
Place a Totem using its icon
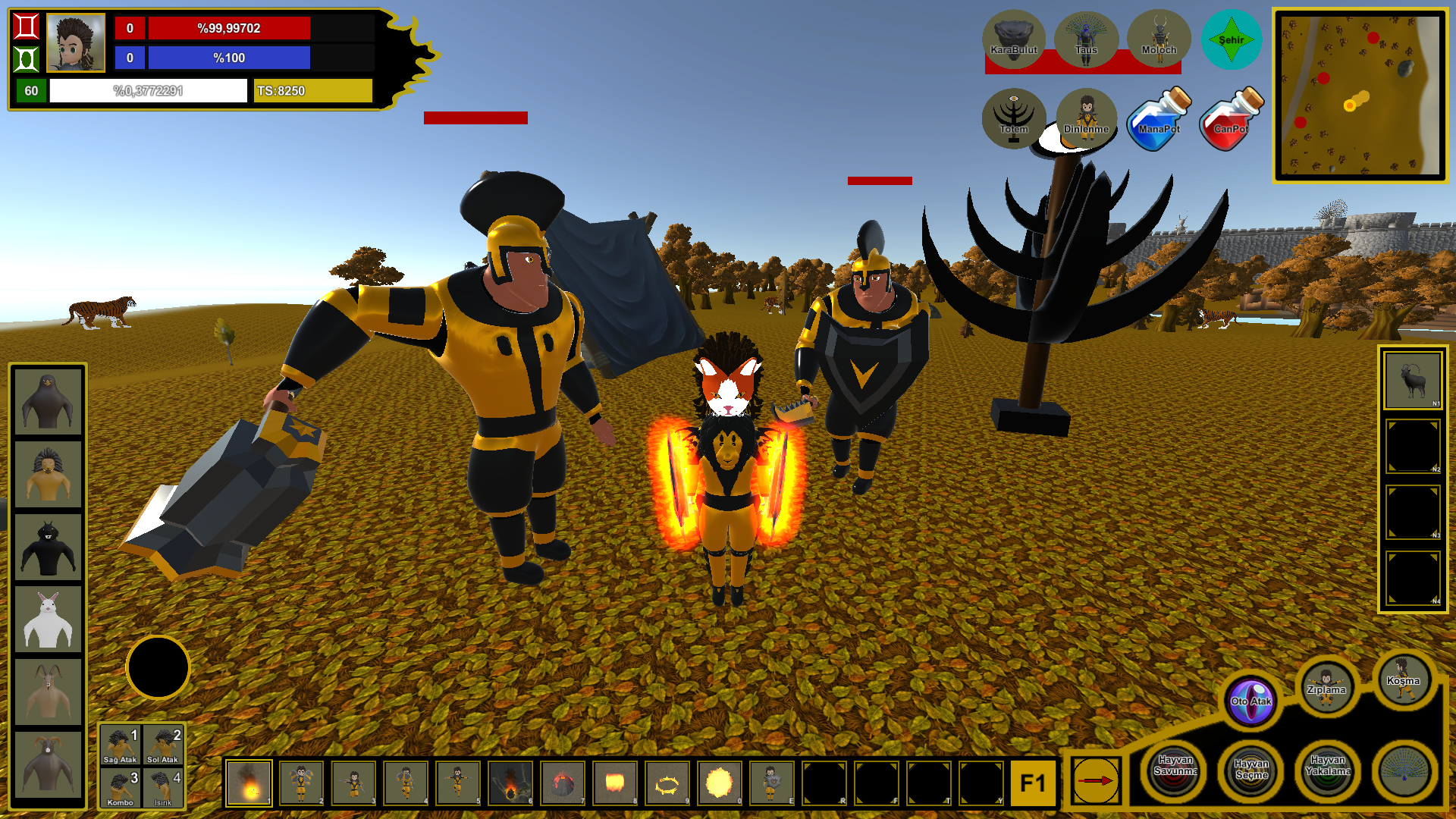point(1015,120)
